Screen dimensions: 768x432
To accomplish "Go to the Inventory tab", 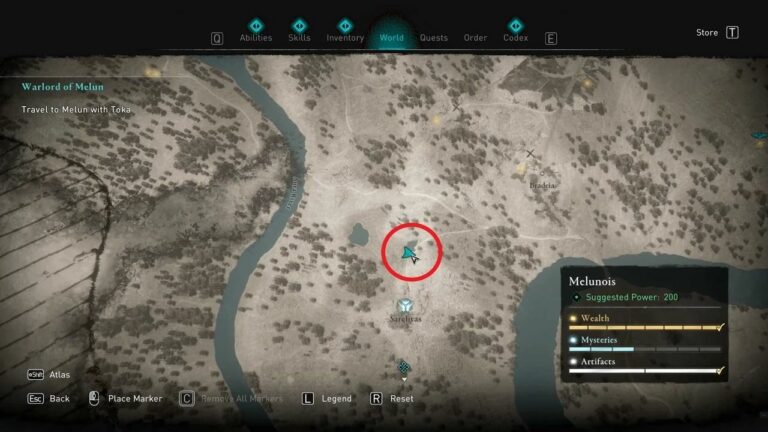I will pos(345,37).
